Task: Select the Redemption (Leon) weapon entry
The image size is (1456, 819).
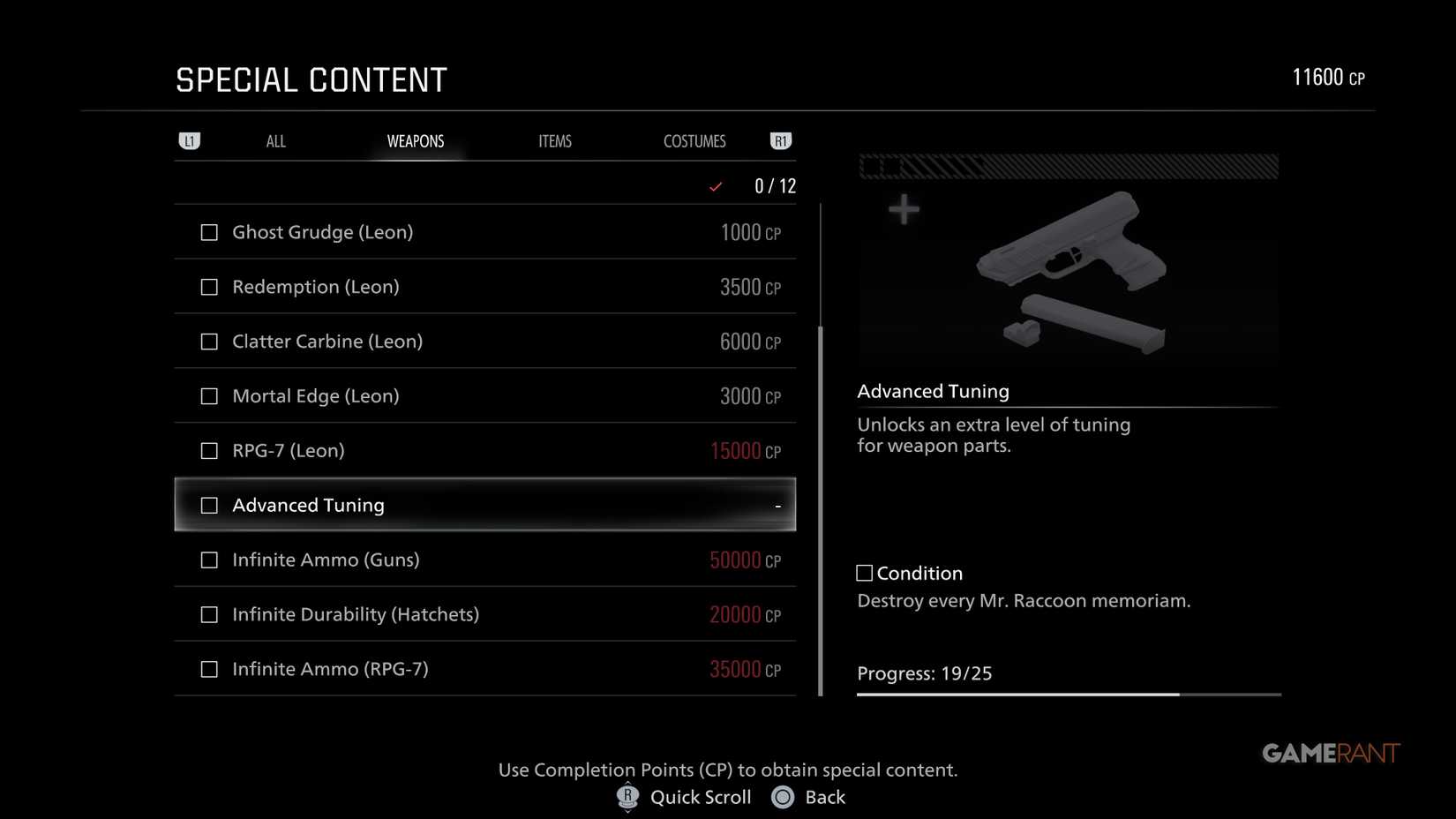Action: coord(485,287)
